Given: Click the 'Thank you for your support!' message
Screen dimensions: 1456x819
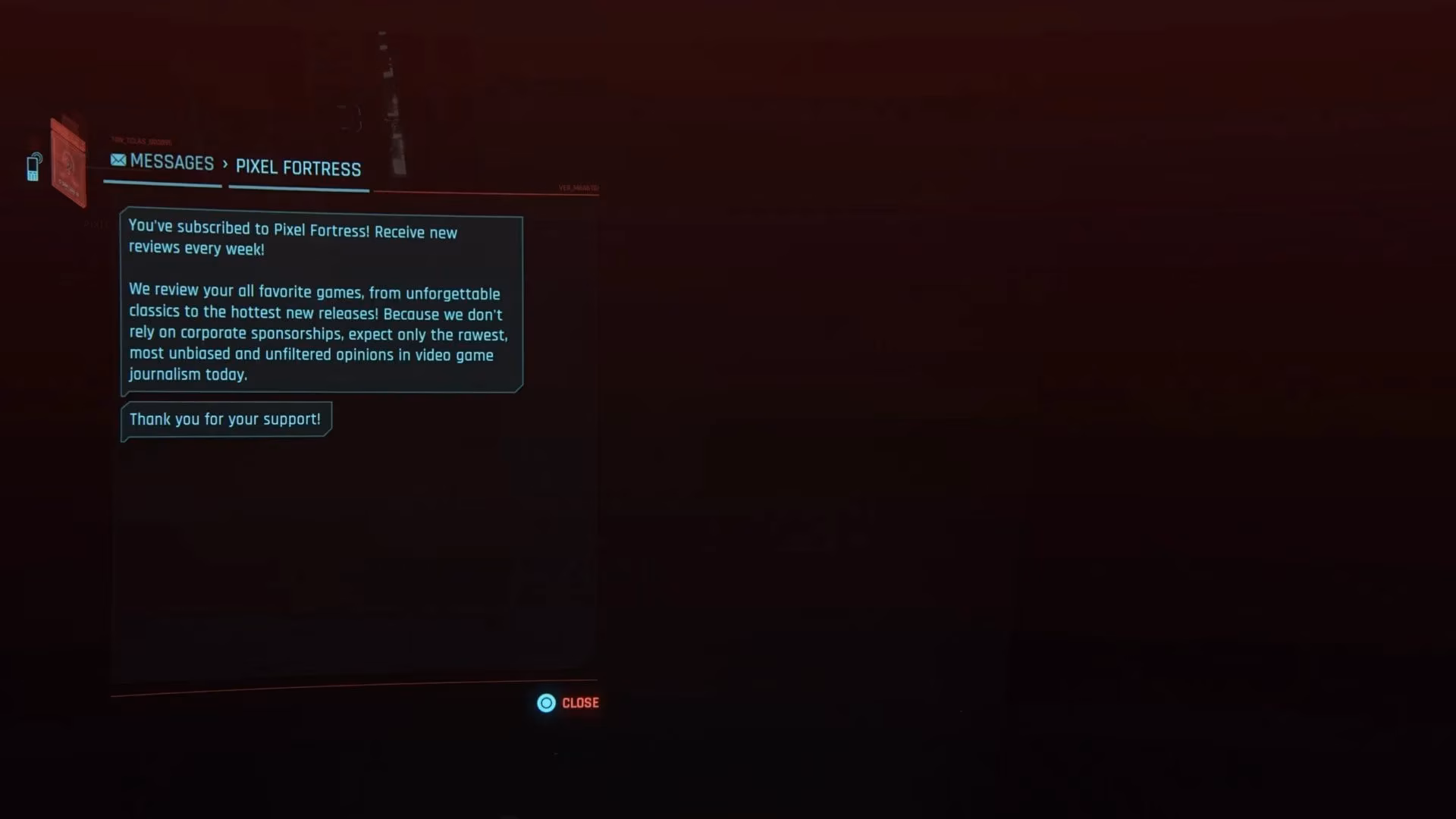Looking at the screenshot, I should [225, 419].
